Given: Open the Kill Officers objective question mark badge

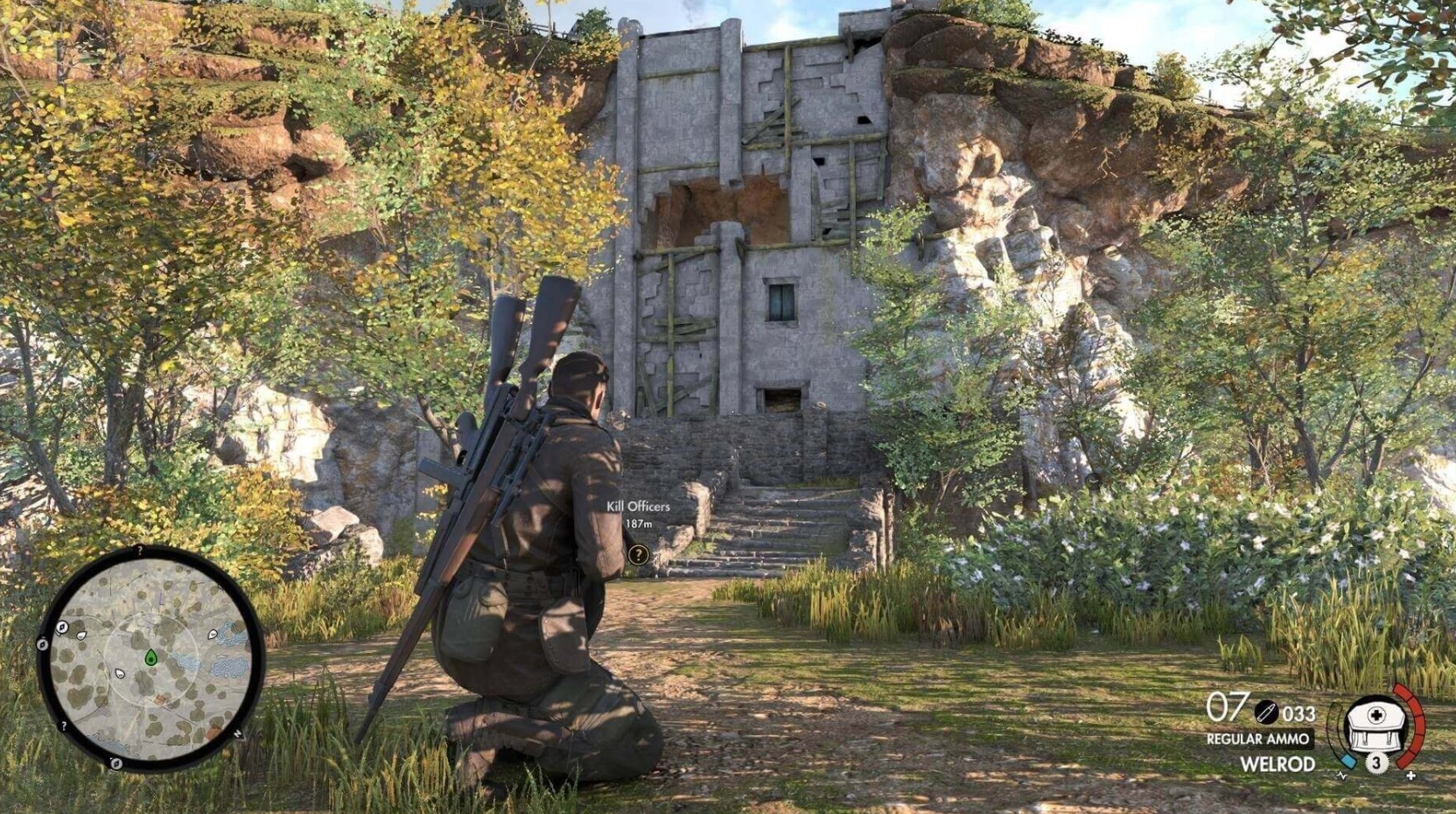Looking at the screenshot, I should (637, 553).
